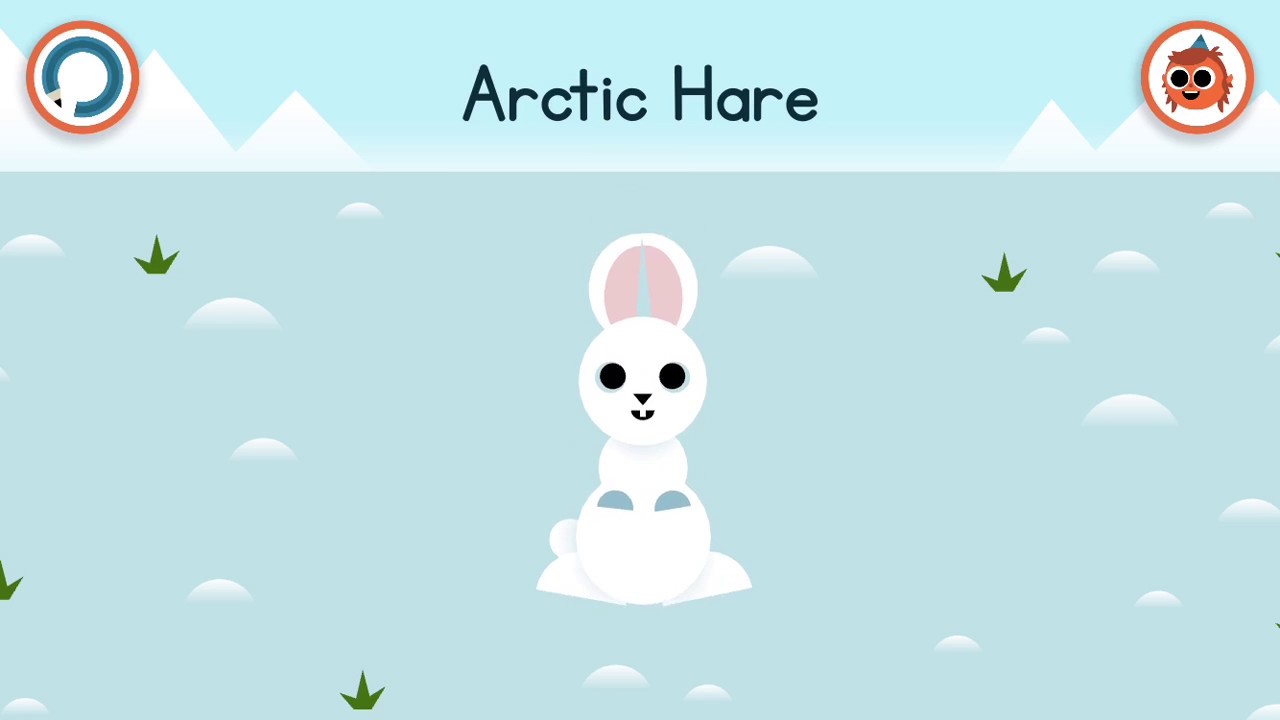
Task: Tap the snow patch in the top right corner
Action: click(x=1228, y=212)
